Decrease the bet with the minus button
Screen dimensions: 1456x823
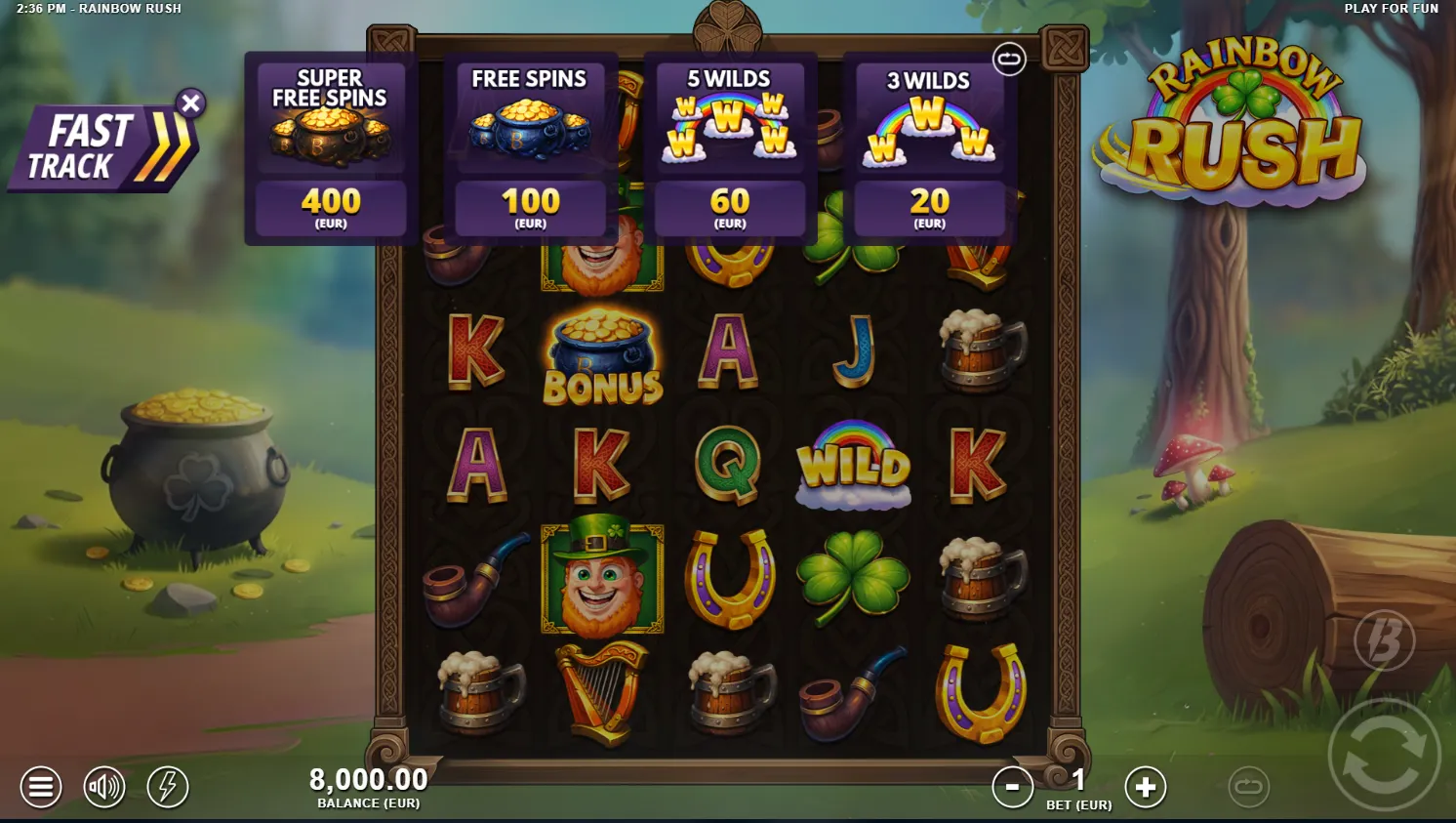point(1012,787)
